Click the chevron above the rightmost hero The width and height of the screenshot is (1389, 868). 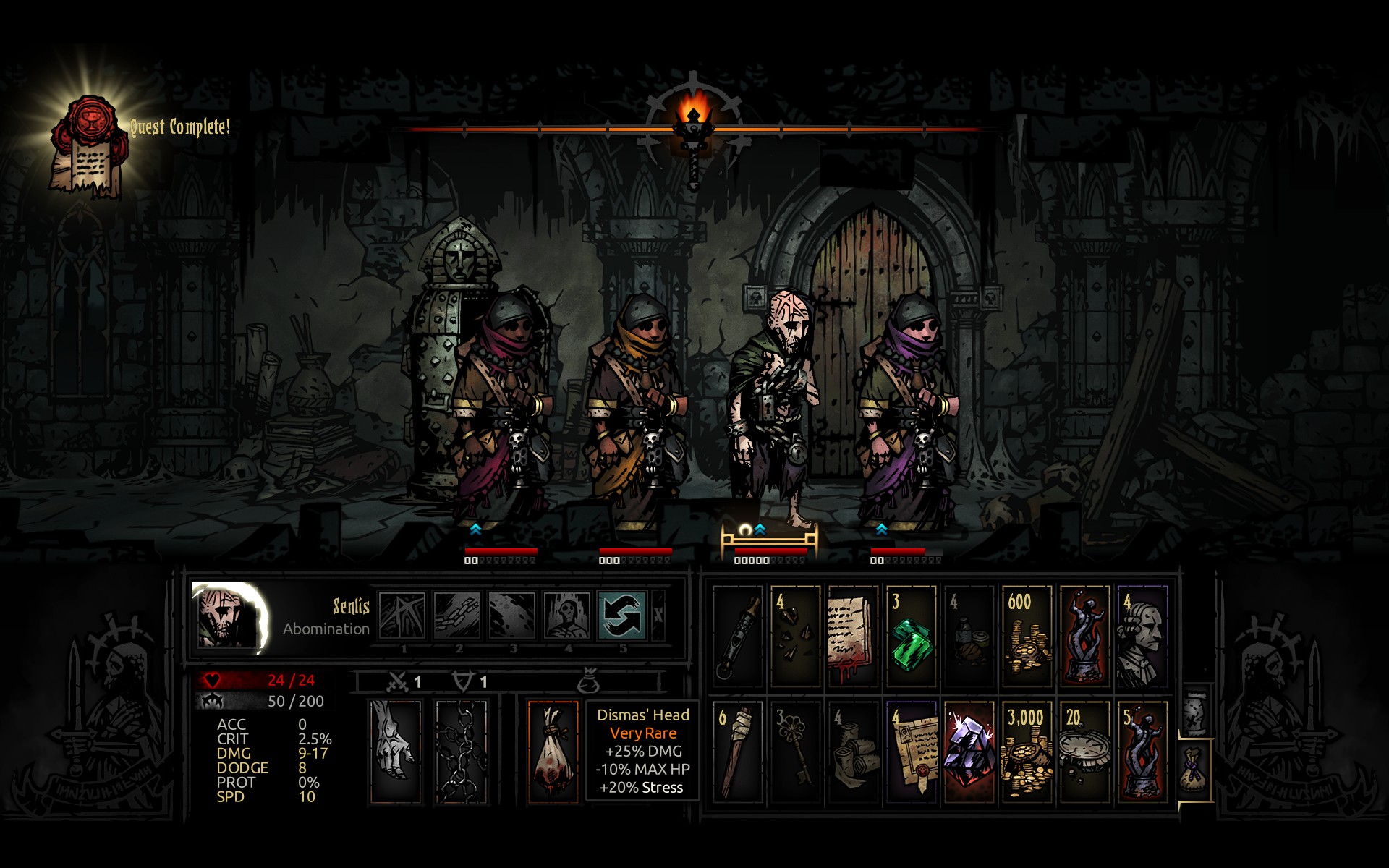[x=881, y=529]
